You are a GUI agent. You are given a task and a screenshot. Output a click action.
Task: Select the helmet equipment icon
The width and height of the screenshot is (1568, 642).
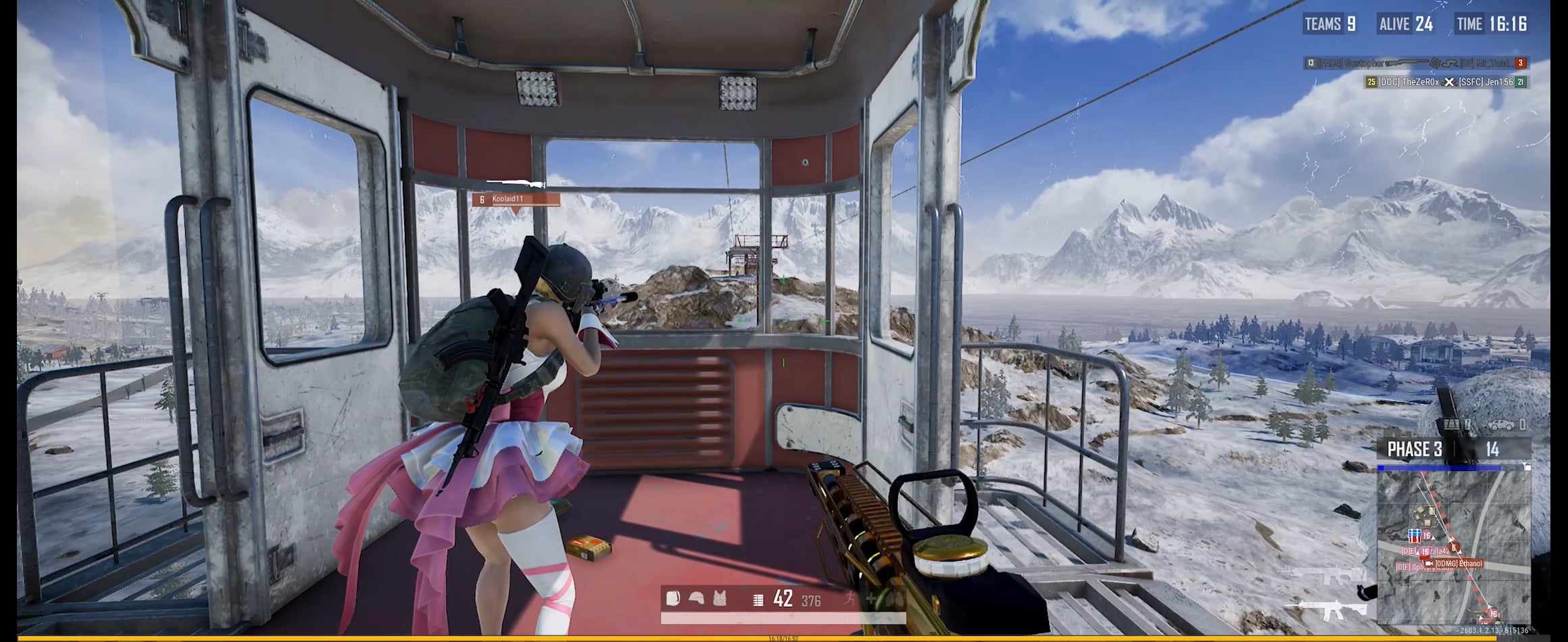[696, 598]
